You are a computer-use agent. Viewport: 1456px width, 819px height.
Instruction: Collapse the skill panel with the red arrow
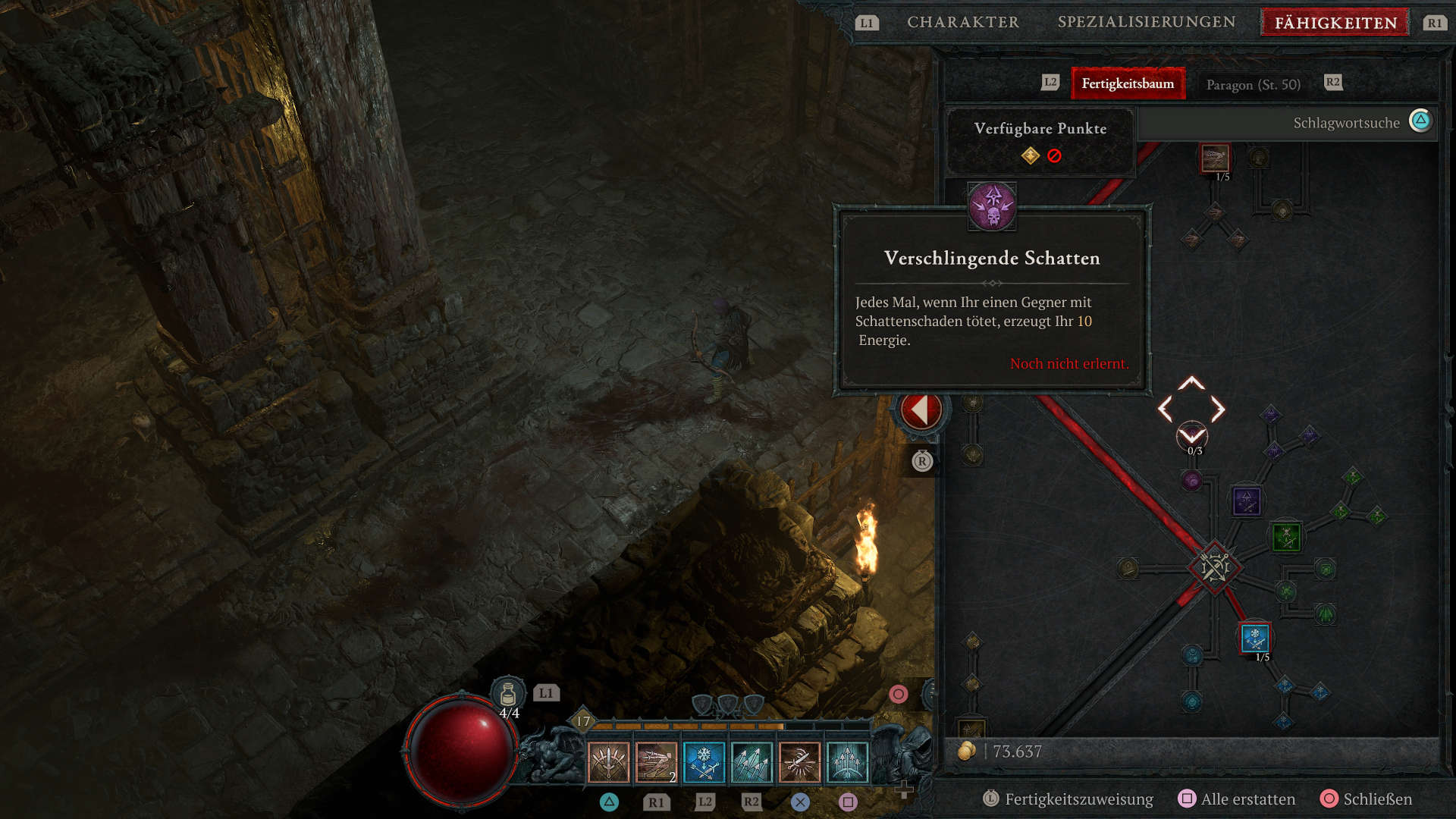coord(921,410)
